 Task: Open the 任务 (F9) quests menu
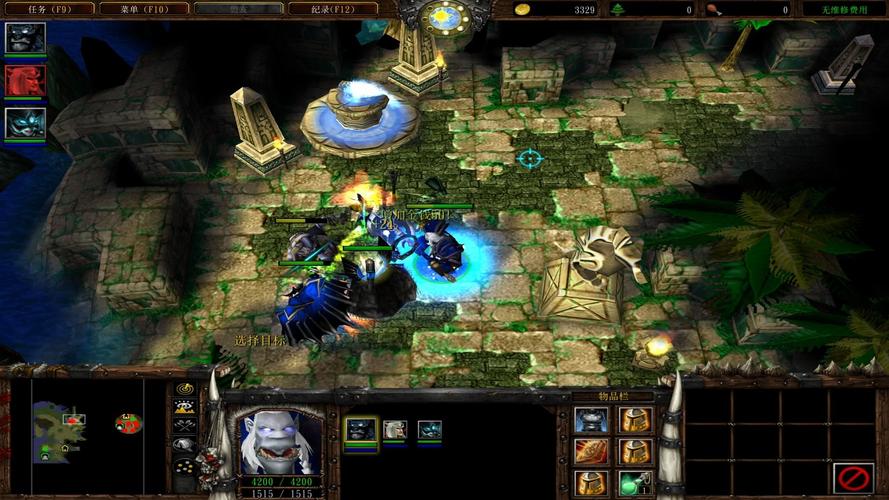point(47,9)
